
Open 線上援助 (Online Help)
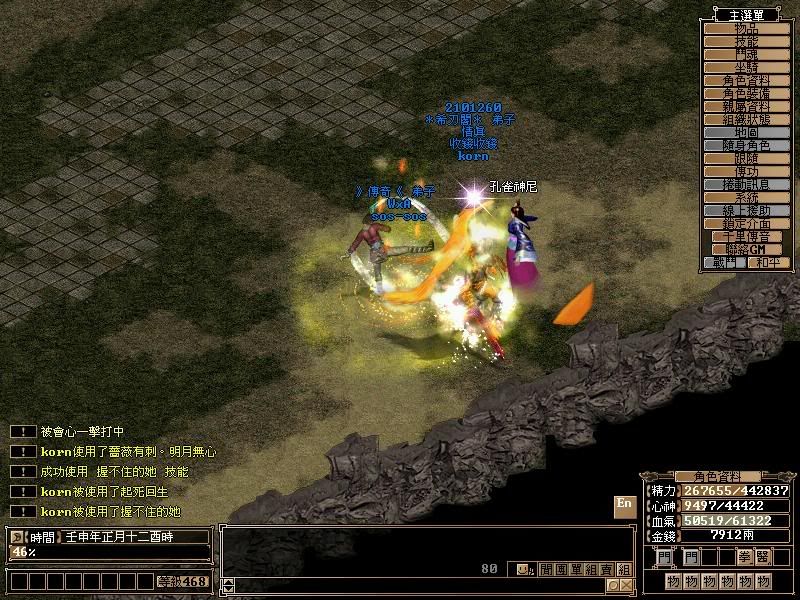tap(747, 211)
